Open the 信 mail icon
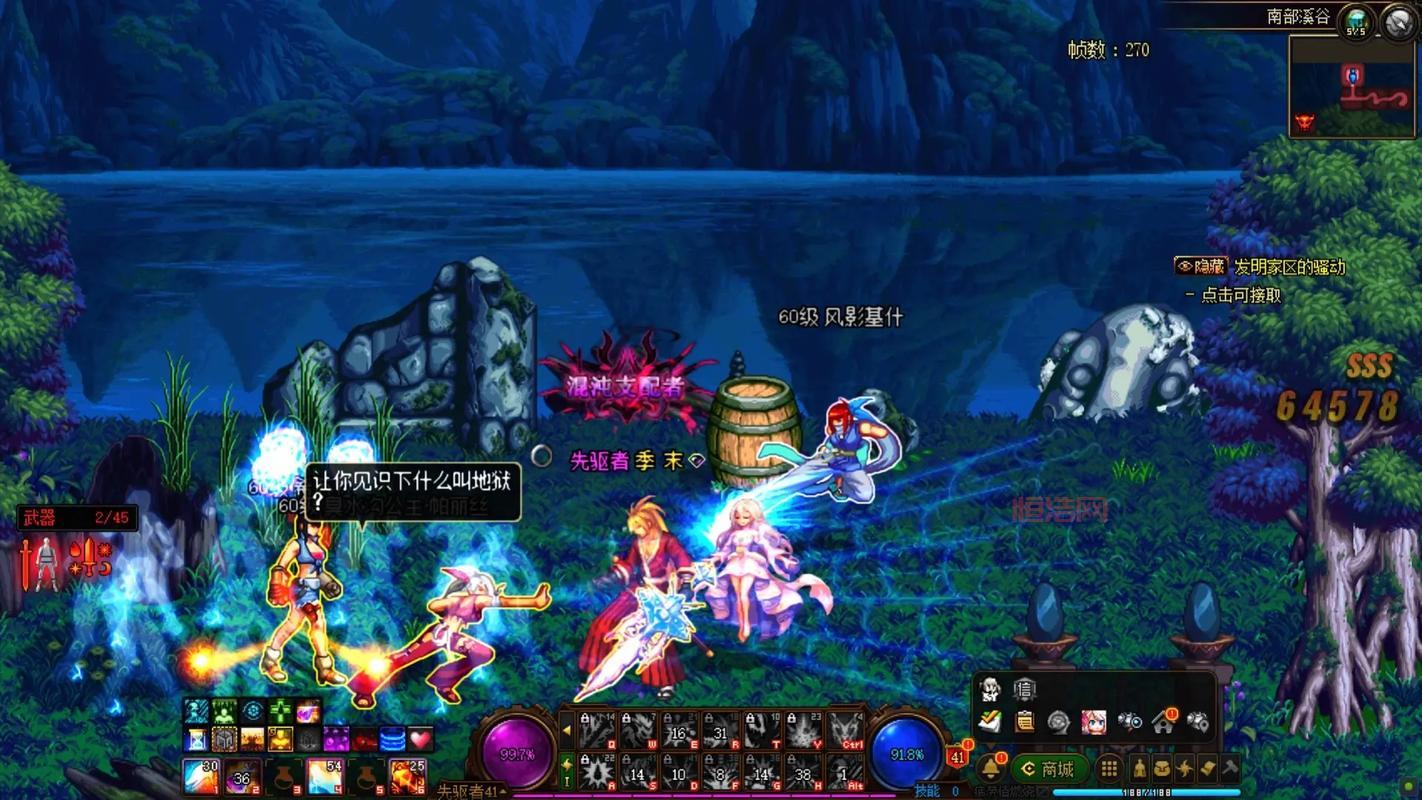 pos(1024,689)
